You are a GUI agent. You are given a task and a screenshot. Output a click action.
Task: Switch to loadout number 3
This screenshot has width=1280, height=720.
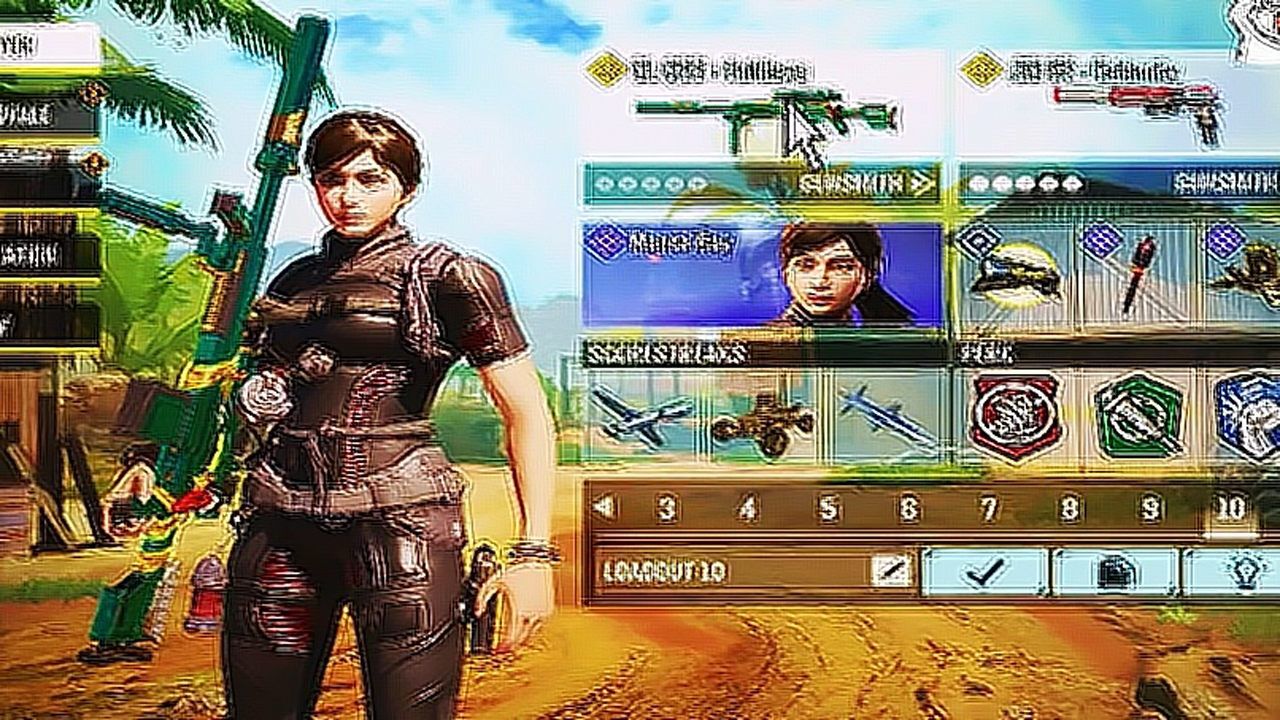[667, 509]
